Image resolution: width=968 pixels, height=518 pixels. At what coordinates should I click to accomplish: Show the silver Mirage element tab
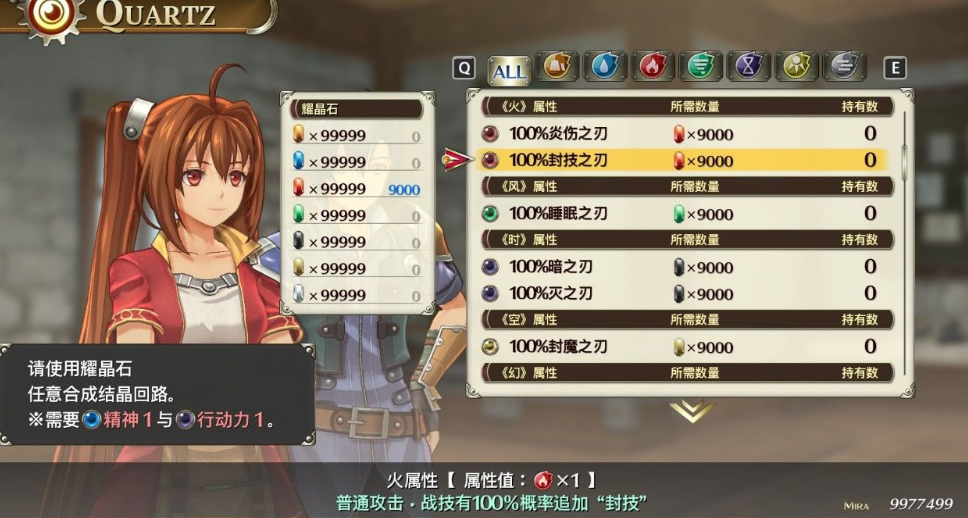(x=844, y=67)
